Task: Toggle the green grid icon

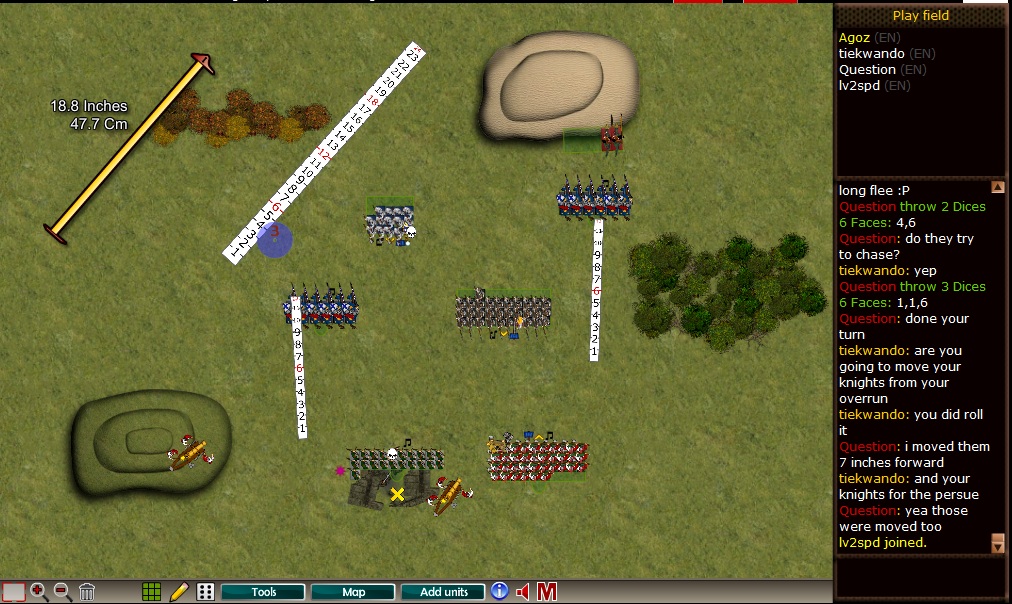Action: (152, 592)
